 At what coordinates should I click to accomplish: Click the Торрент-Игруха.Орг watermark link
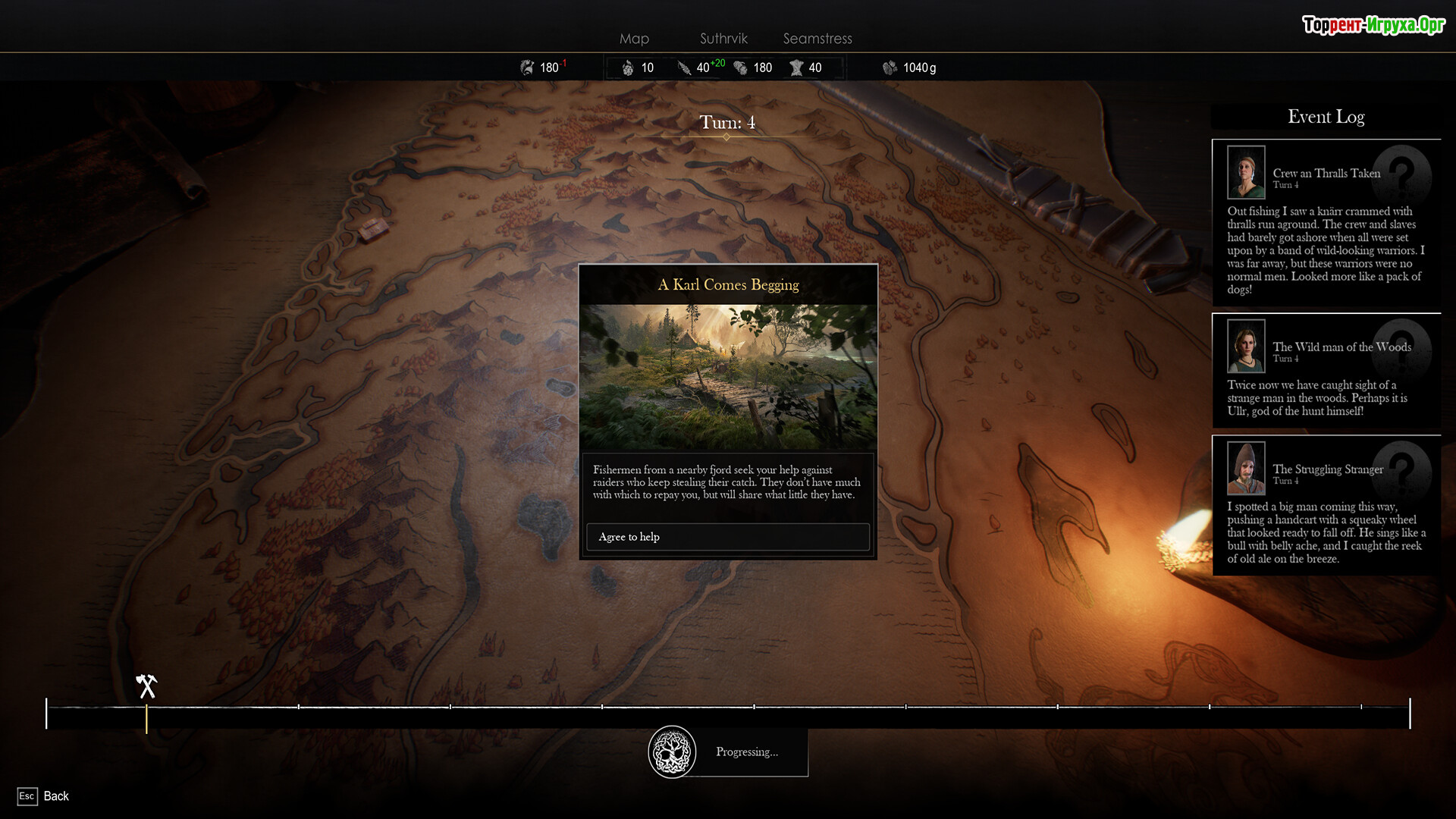pyautogui.click(x=1373, y=25)
